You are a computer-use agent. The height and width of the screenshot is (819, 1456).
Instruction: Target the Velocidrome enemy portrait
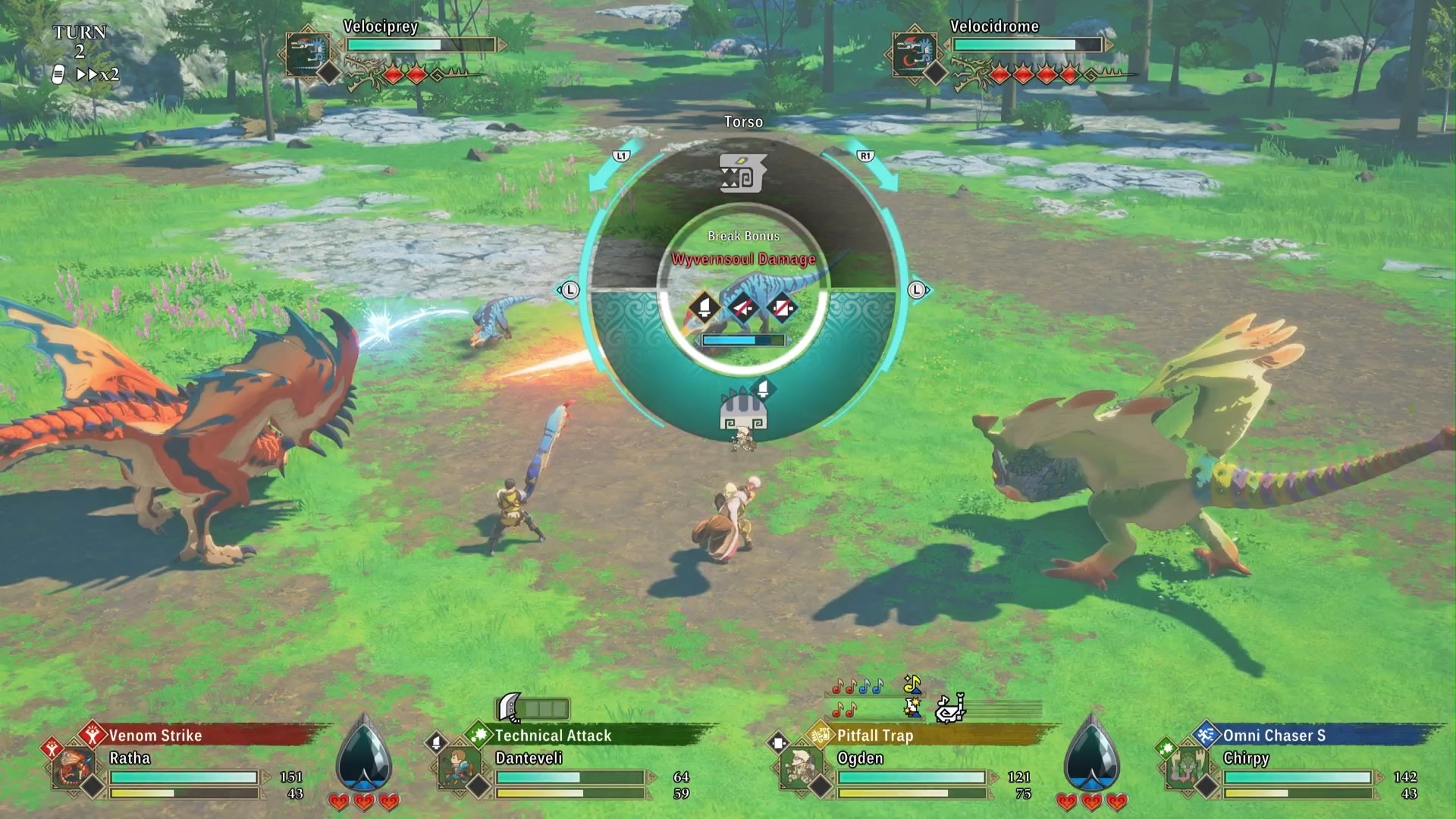(x=915, y=54)
